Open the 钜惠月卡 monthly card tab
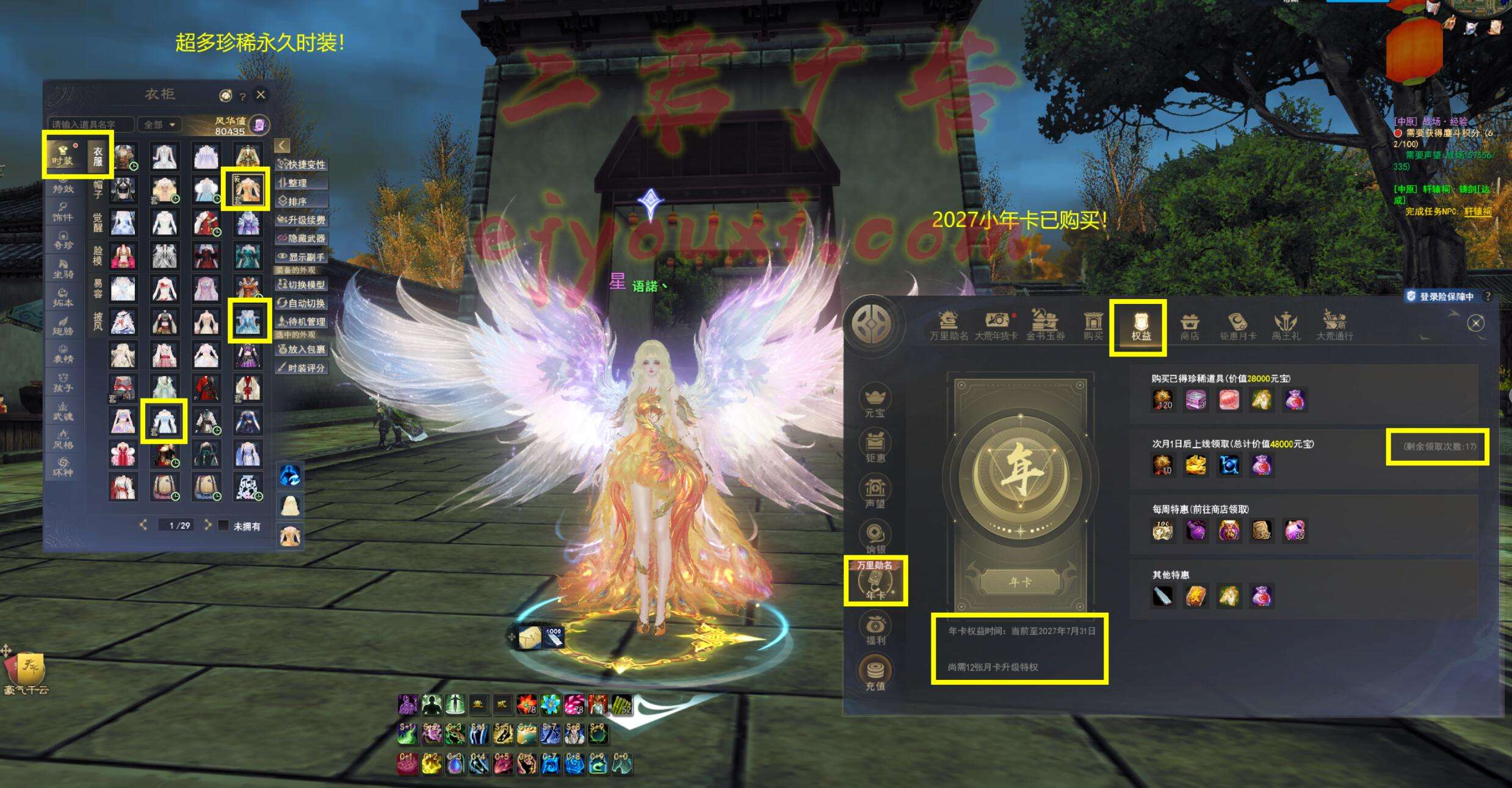Image resolution: width=1512 pixels, height=788 pixels. pos(1237,327)
